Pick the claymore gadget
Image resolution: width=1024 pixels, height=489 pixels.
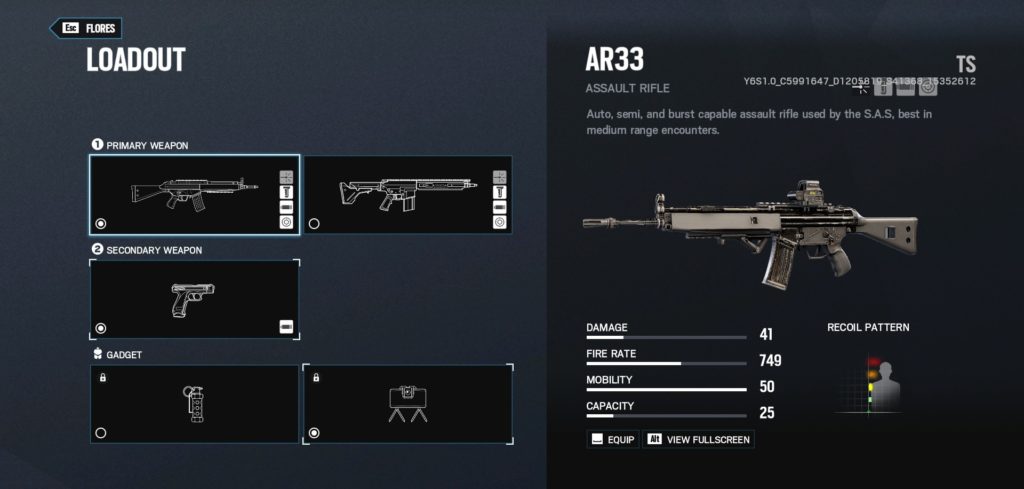(x=407, y=404)
